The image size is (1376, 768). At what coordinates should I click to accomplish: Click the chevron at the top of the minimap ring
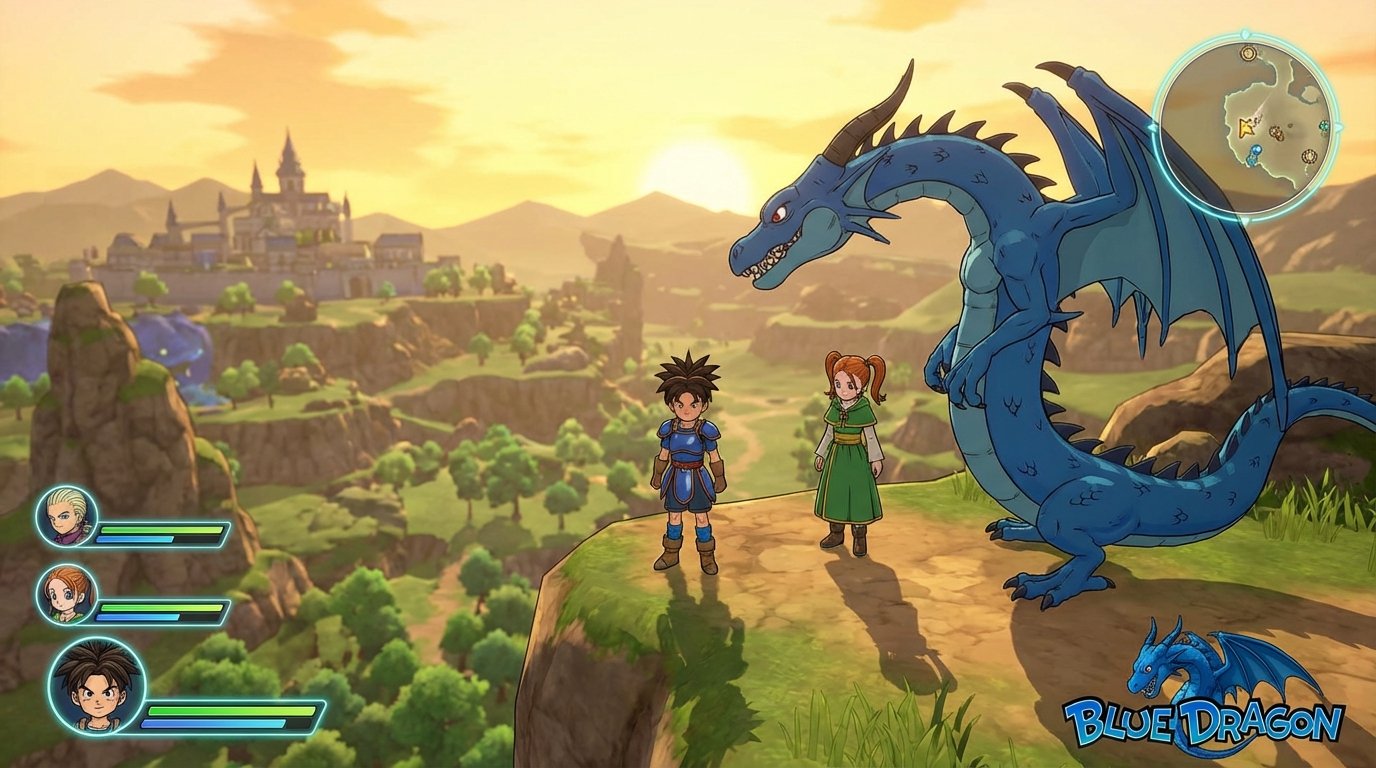(1243, 33)
